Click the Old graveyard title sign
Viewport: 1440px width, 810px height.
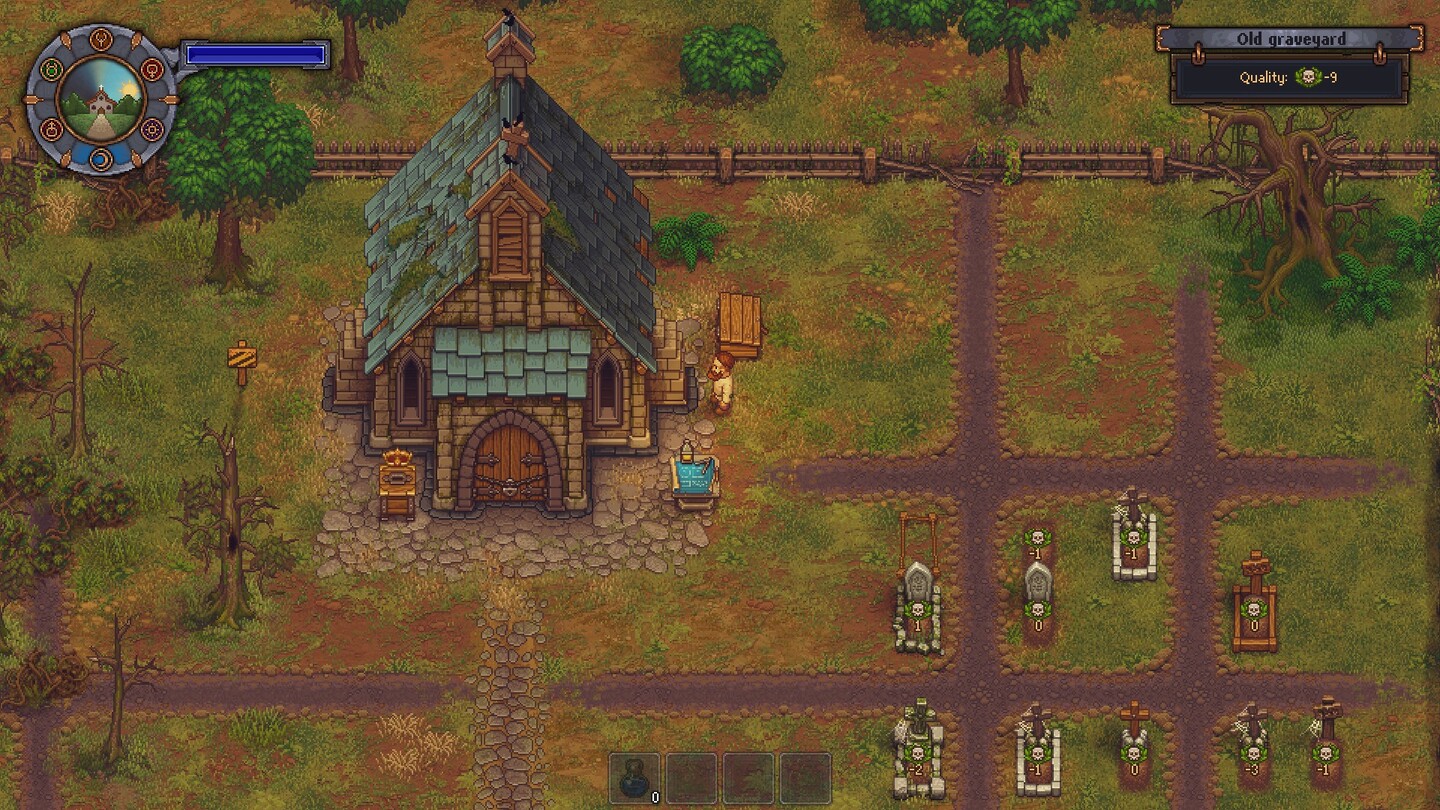1292,38
